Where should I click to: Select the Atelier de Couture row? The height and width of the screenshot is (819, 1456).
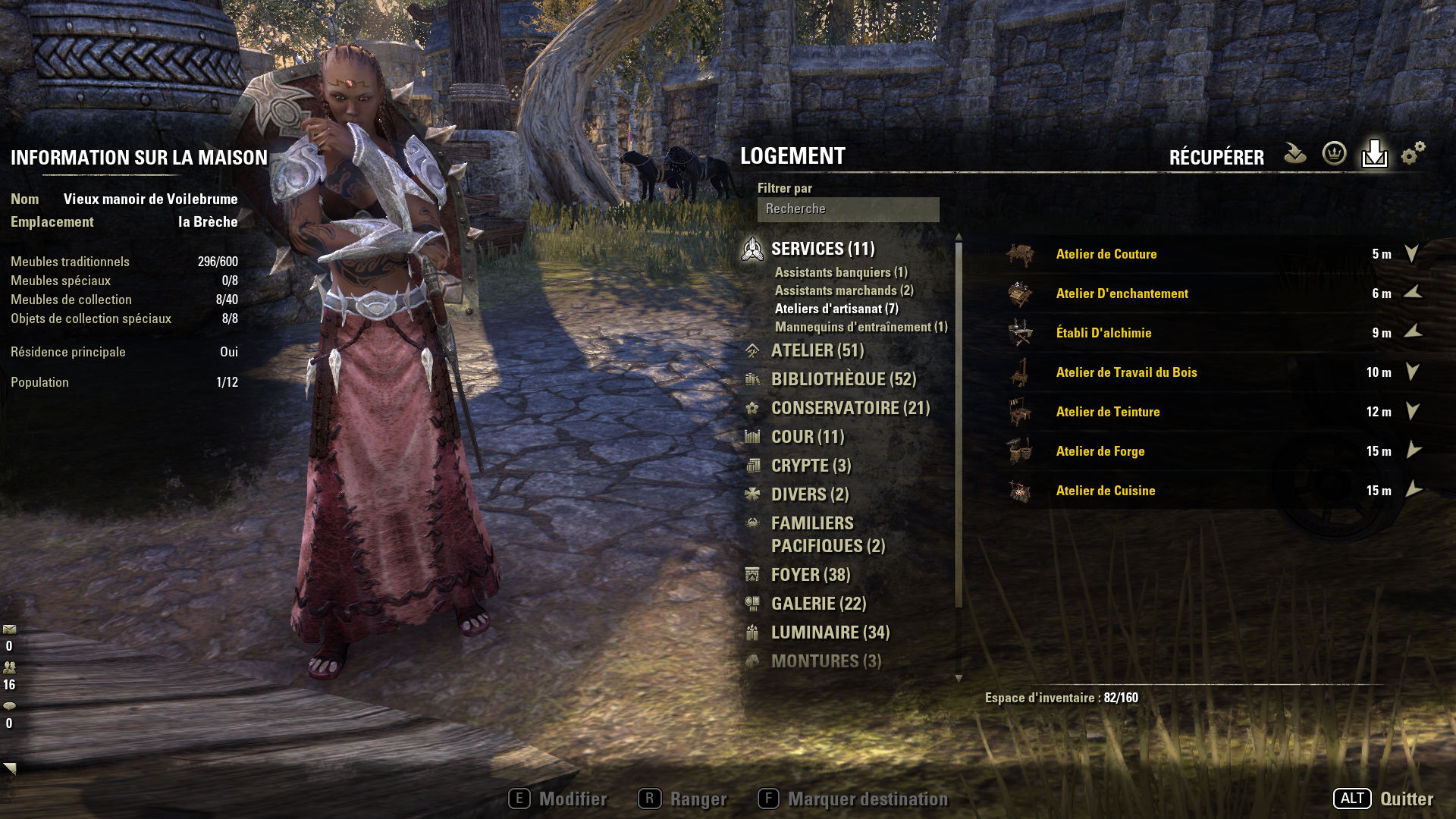coord(1106,255)
